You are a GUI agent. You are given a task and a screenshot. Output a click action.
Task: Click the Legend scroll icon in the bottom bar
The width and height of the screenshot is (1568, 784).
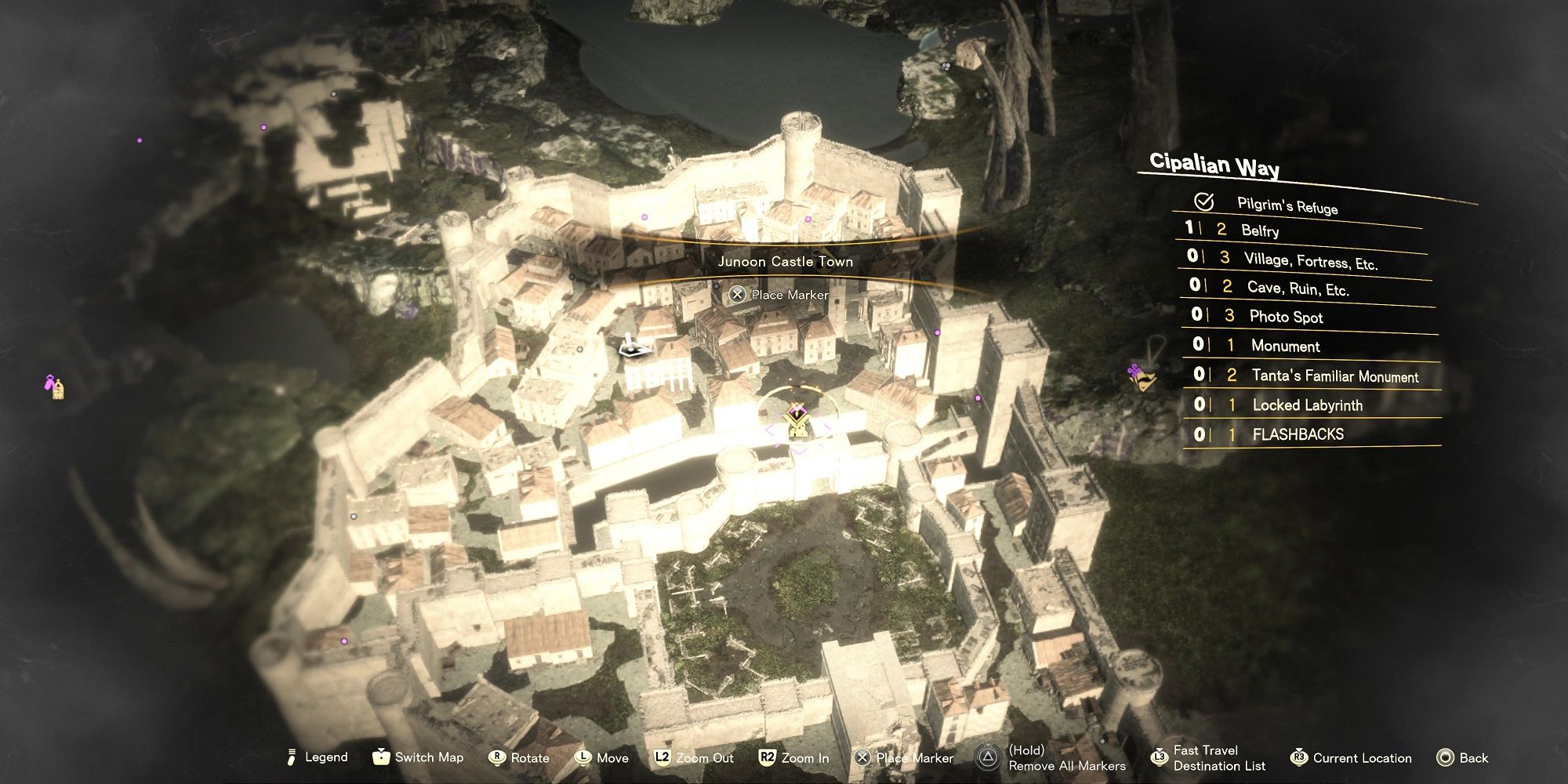point(292,757)
